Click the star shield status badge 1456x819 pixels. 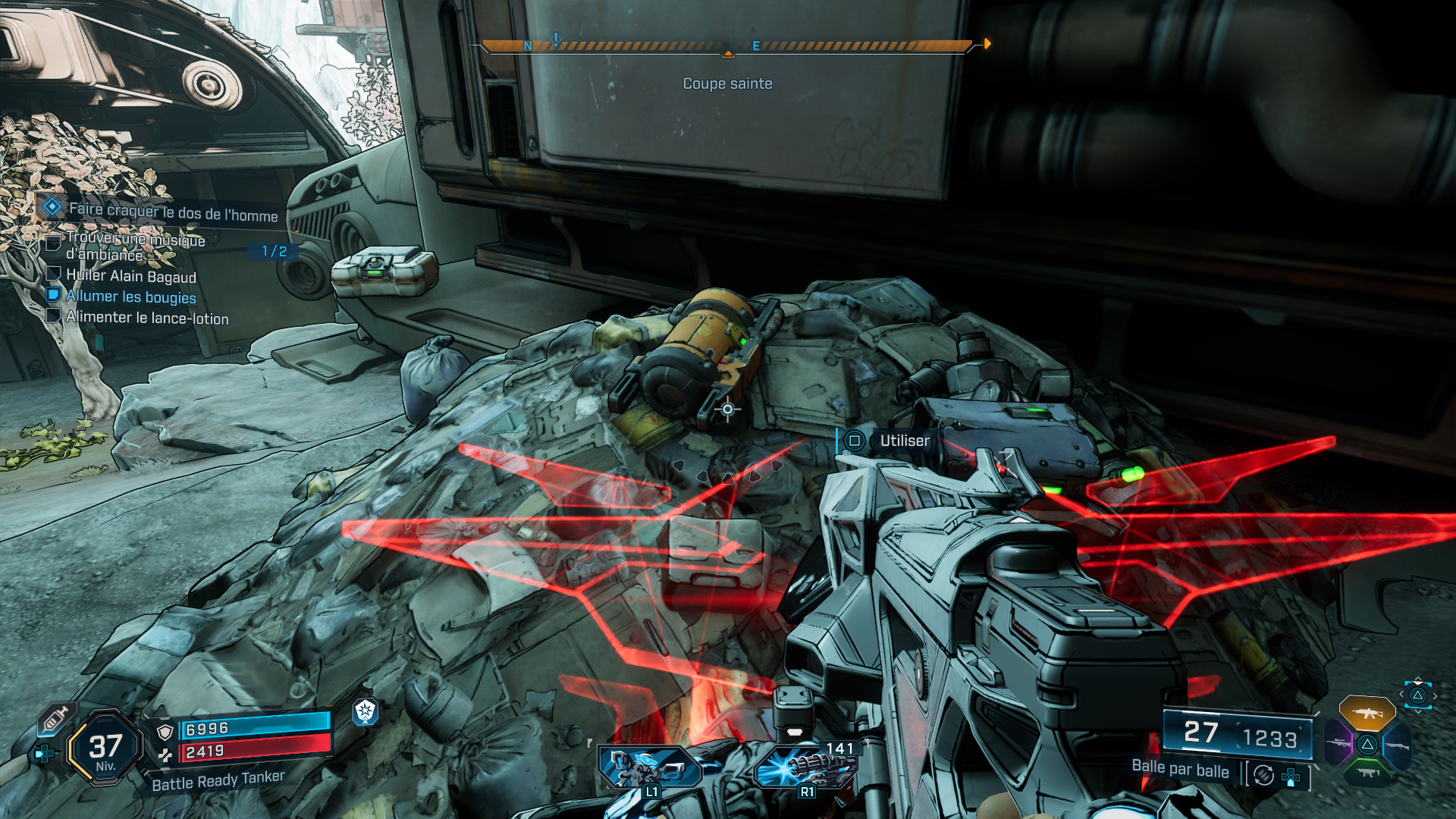point(366,711)
